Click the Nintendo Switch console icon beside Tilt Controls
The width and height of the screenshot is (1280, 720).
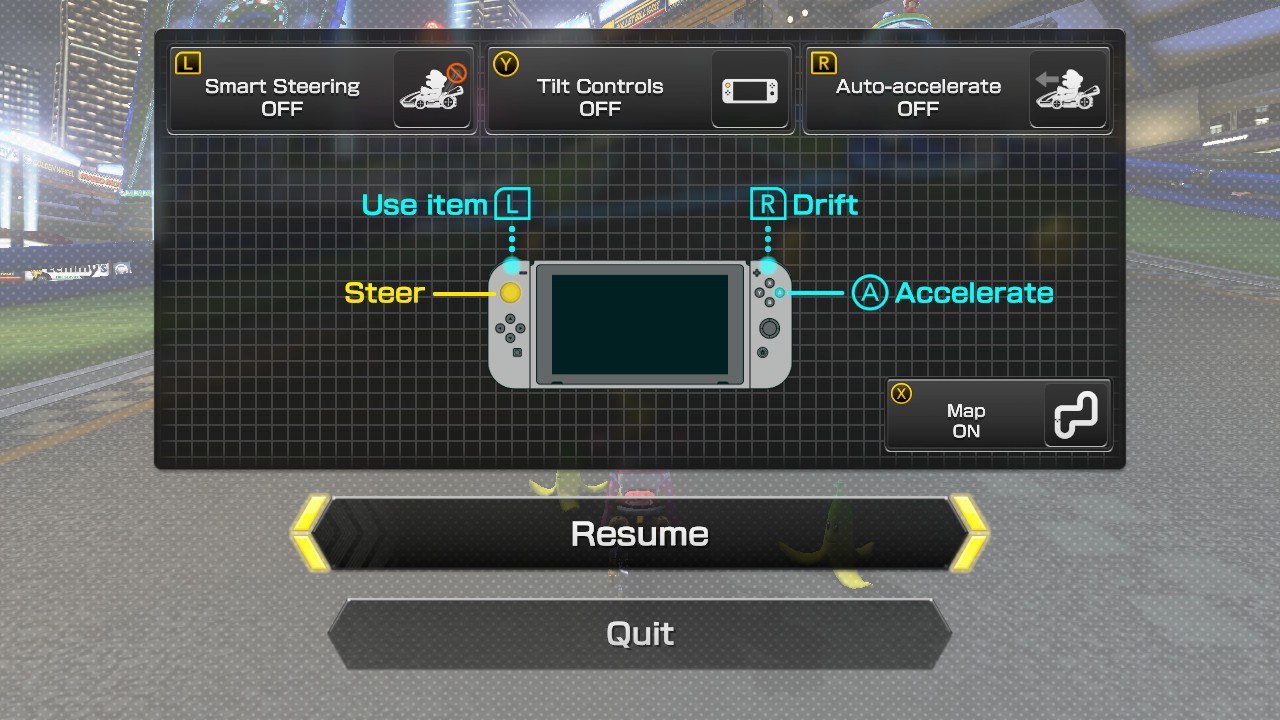tap(750, 90)
